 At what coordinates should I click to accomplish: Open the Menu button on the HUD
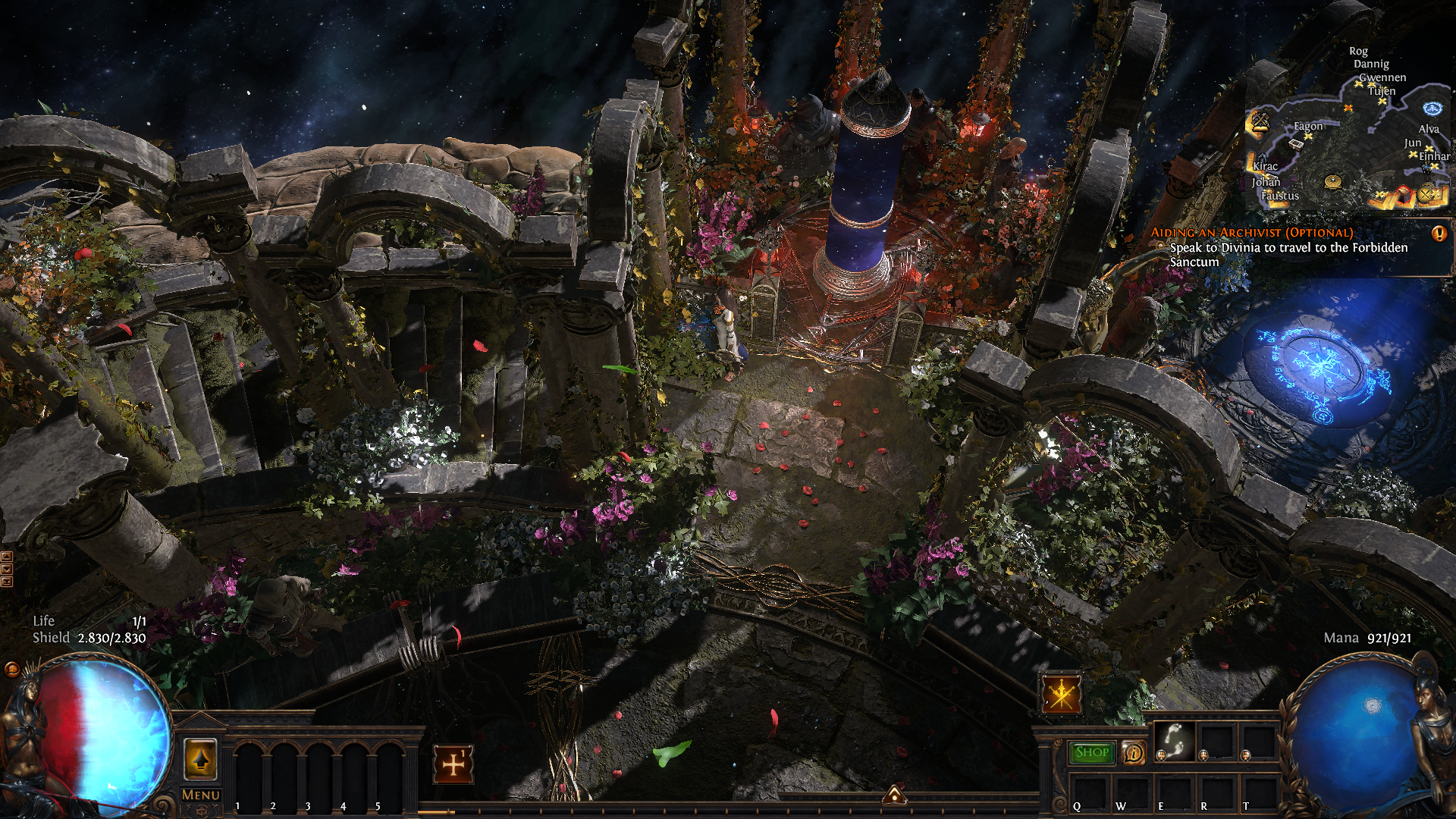coord(201,795)
